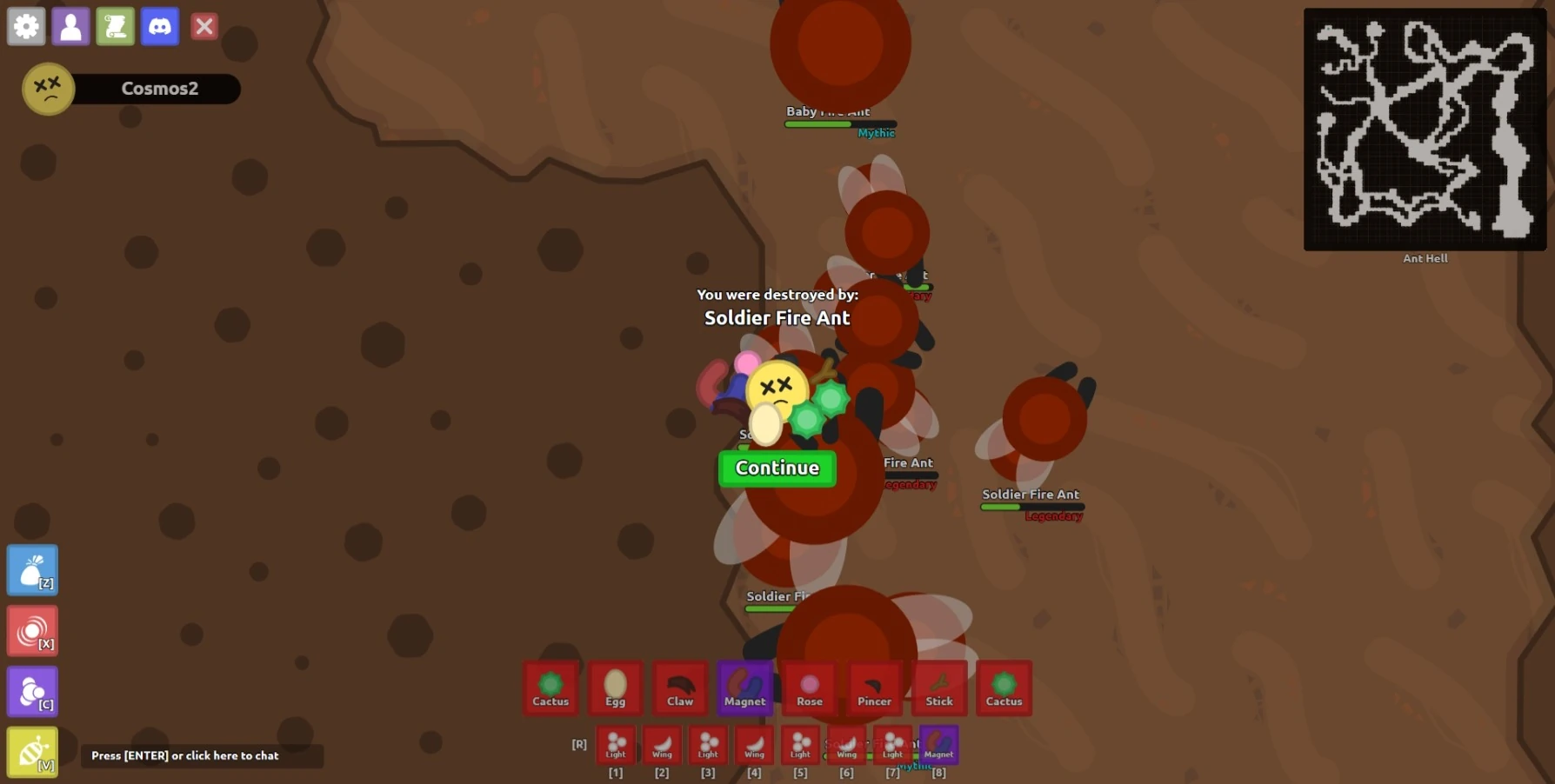Click the chat bar to start chatting
Screen dimensions: 1555x784
tap(203, 755)
